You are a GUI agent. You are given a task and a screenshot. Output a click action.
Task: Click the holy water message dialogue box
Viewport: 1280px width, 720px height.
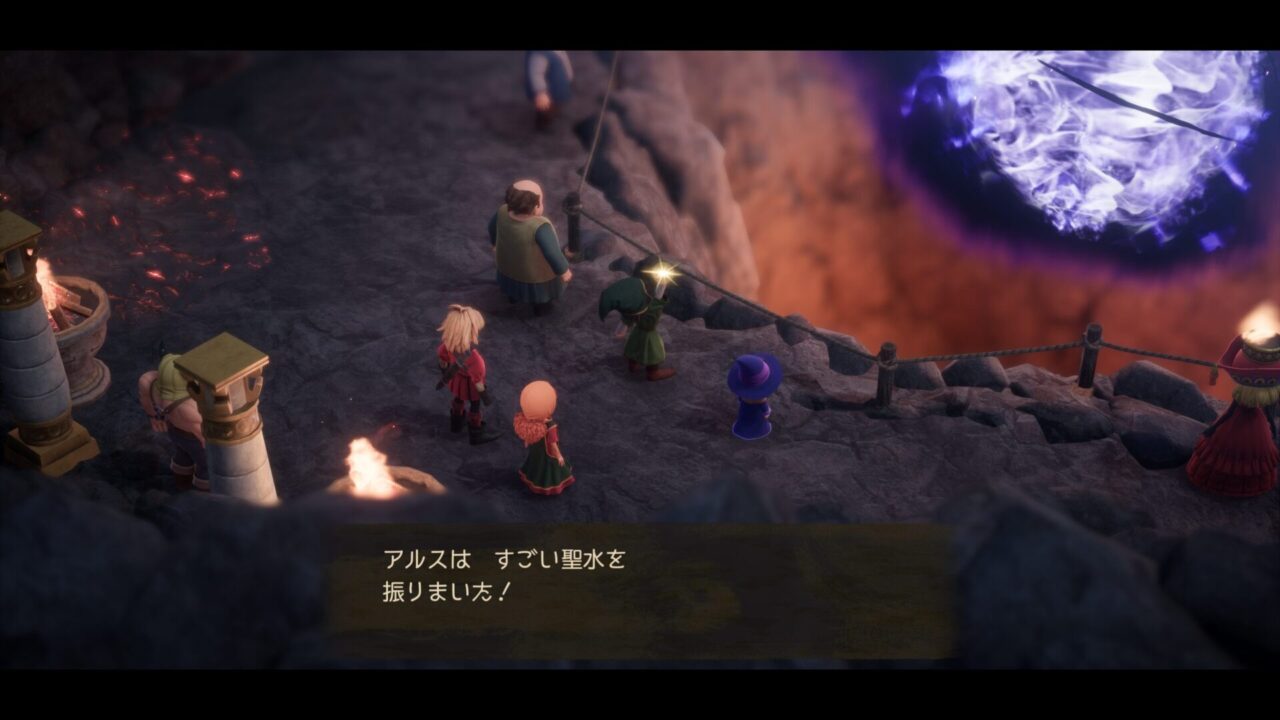coord(640,590)
